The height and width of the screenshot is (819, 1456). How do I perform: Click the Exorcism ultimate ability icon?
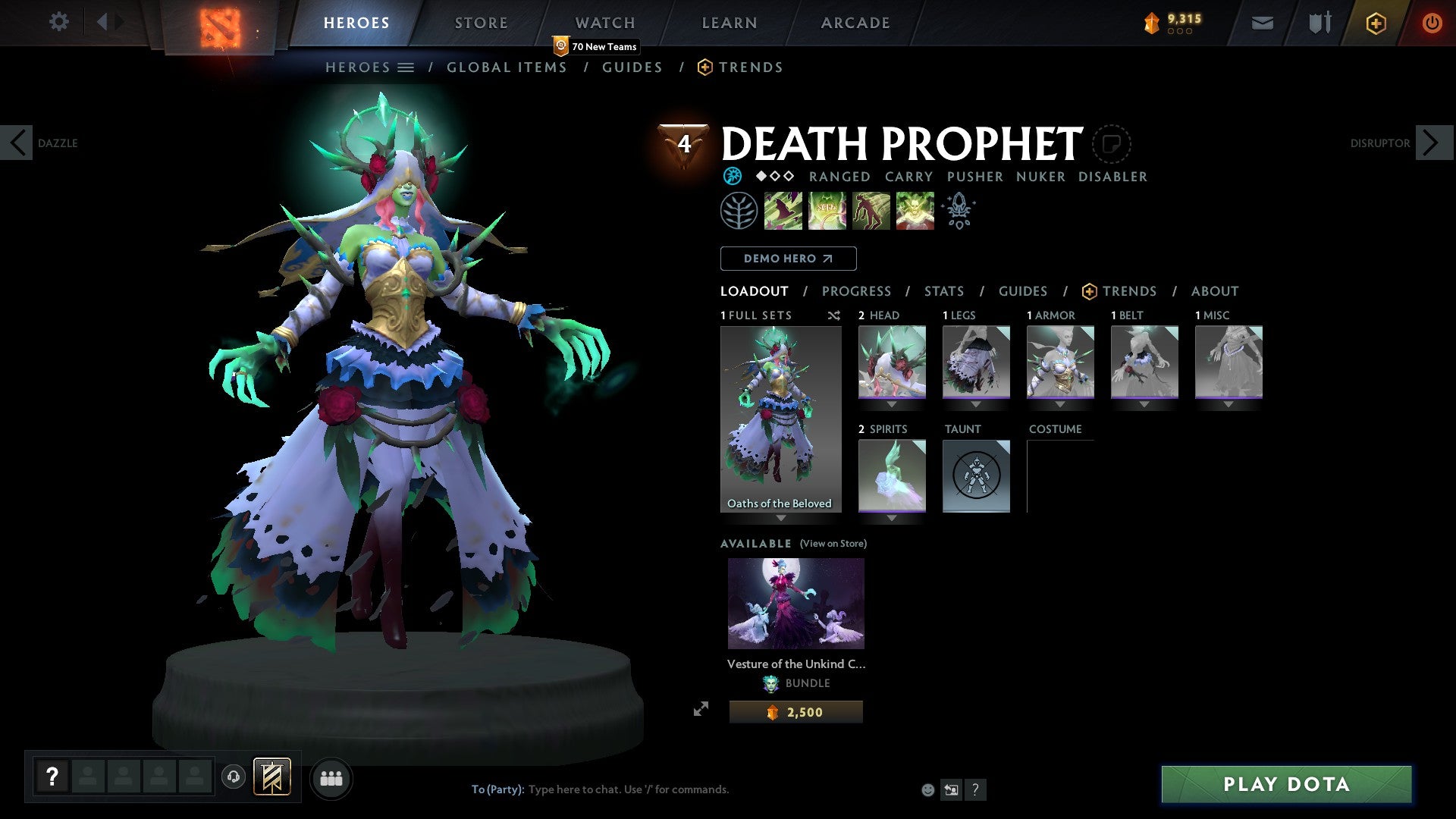(915, 210)
